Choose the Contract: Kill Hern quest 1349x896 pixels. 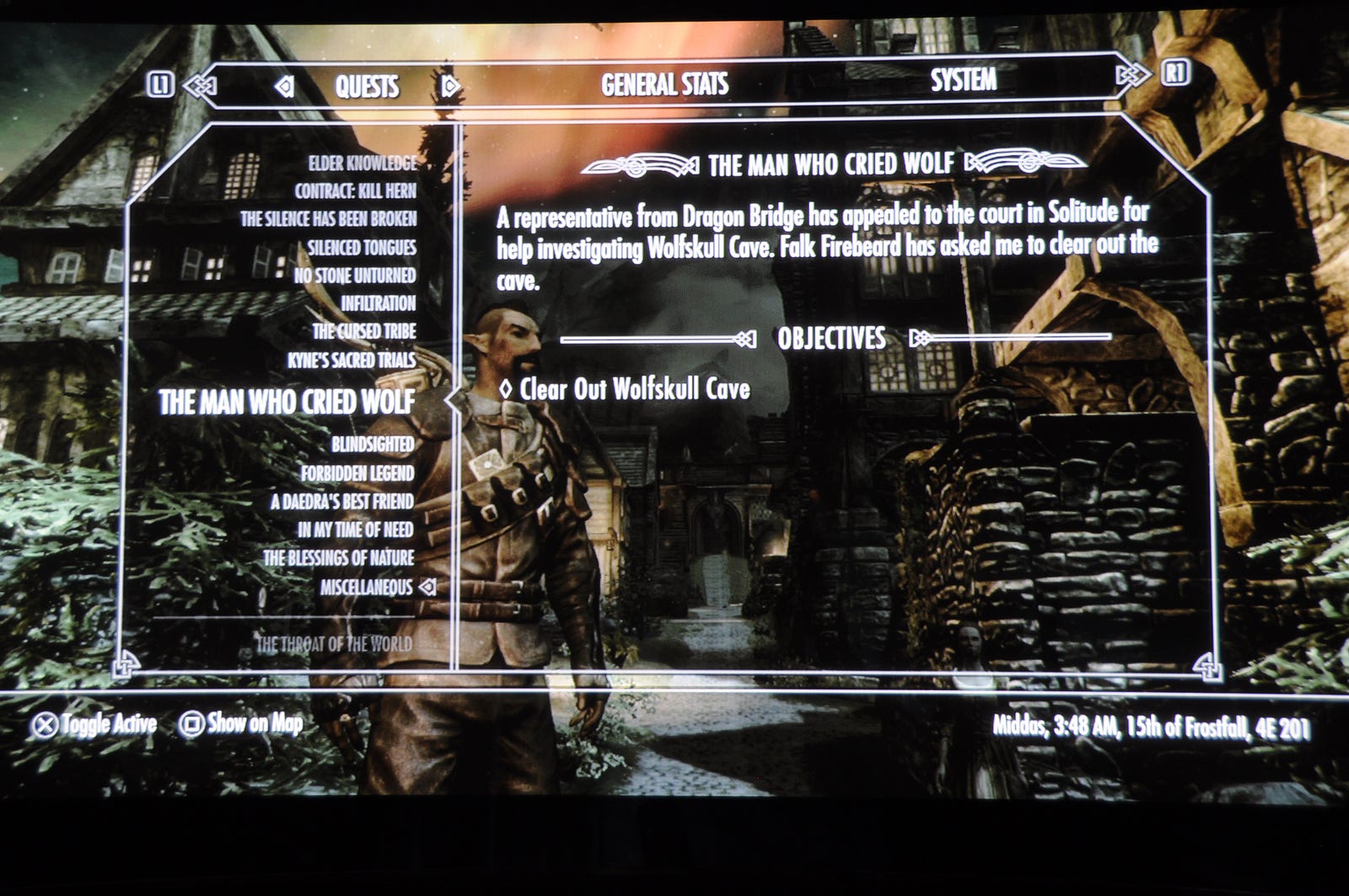click(355, 190)
